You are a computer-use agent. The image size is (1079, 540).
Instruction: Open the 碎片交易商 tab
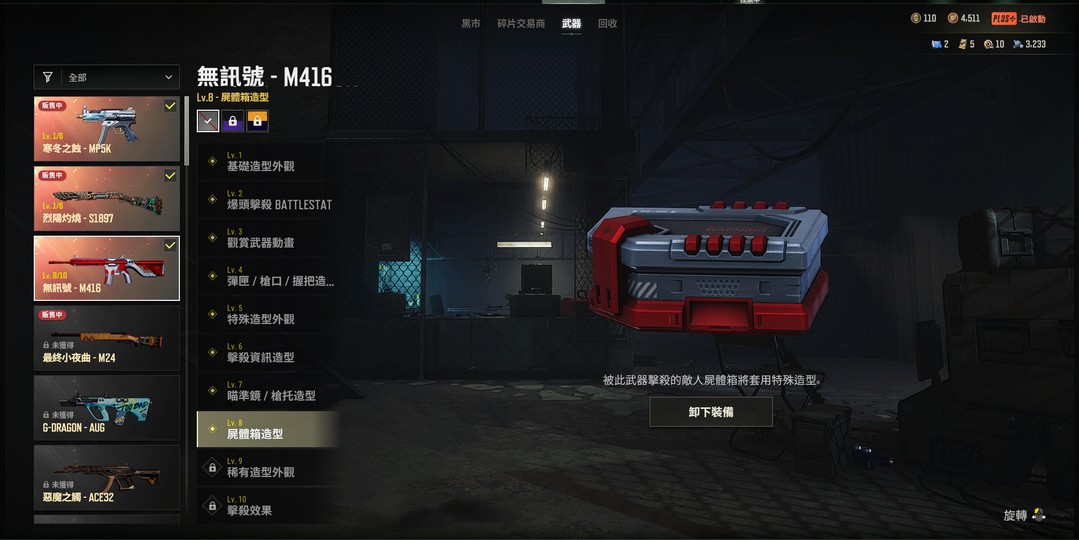click(521, 23)
